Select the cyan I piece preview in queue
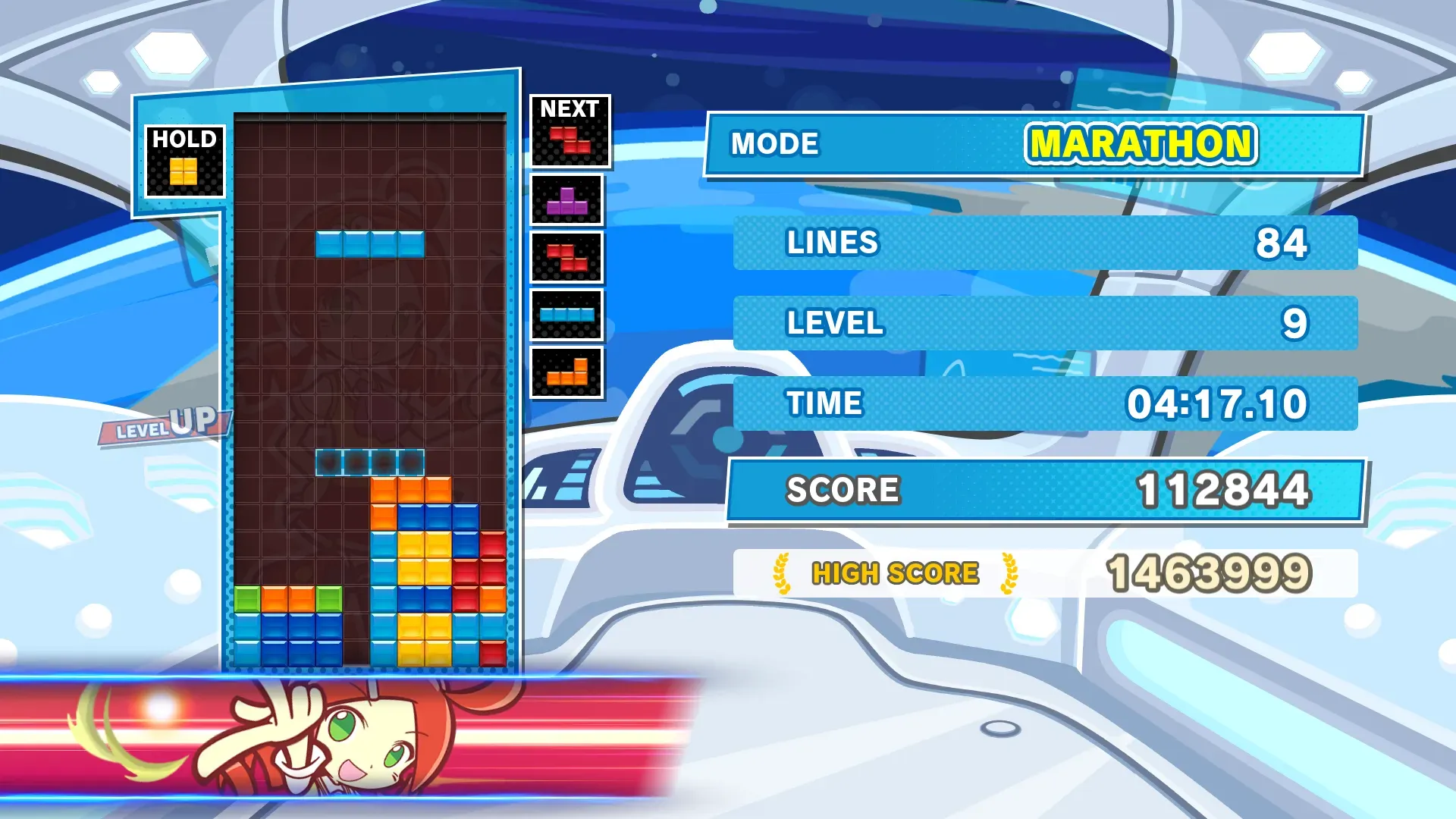Viewport: 1456px width, 819px height. pos(566,315)
